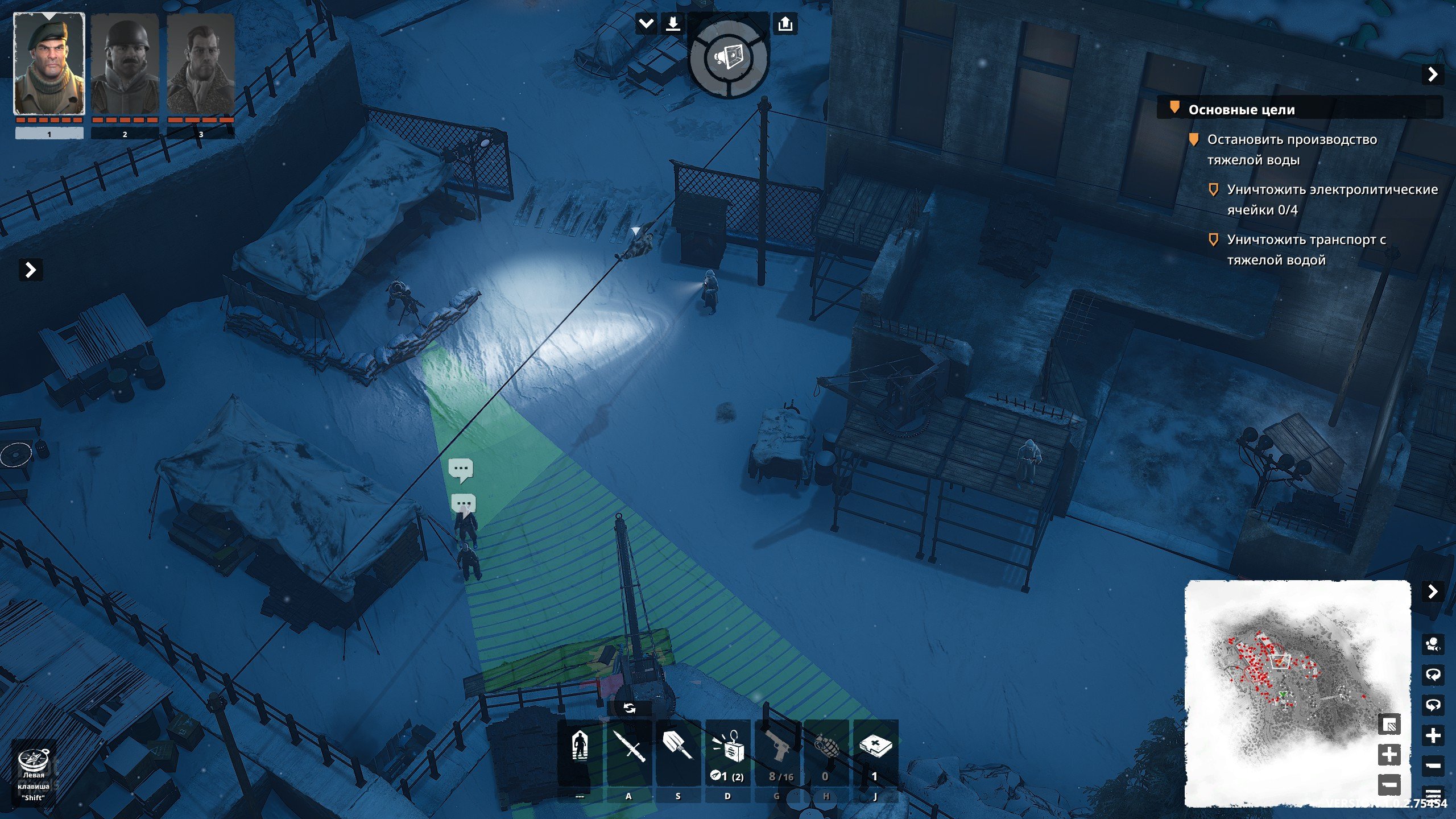The height and width of the screenshot is (819, 1456).
Task: Select the combat knife ability
Action: 628,746
